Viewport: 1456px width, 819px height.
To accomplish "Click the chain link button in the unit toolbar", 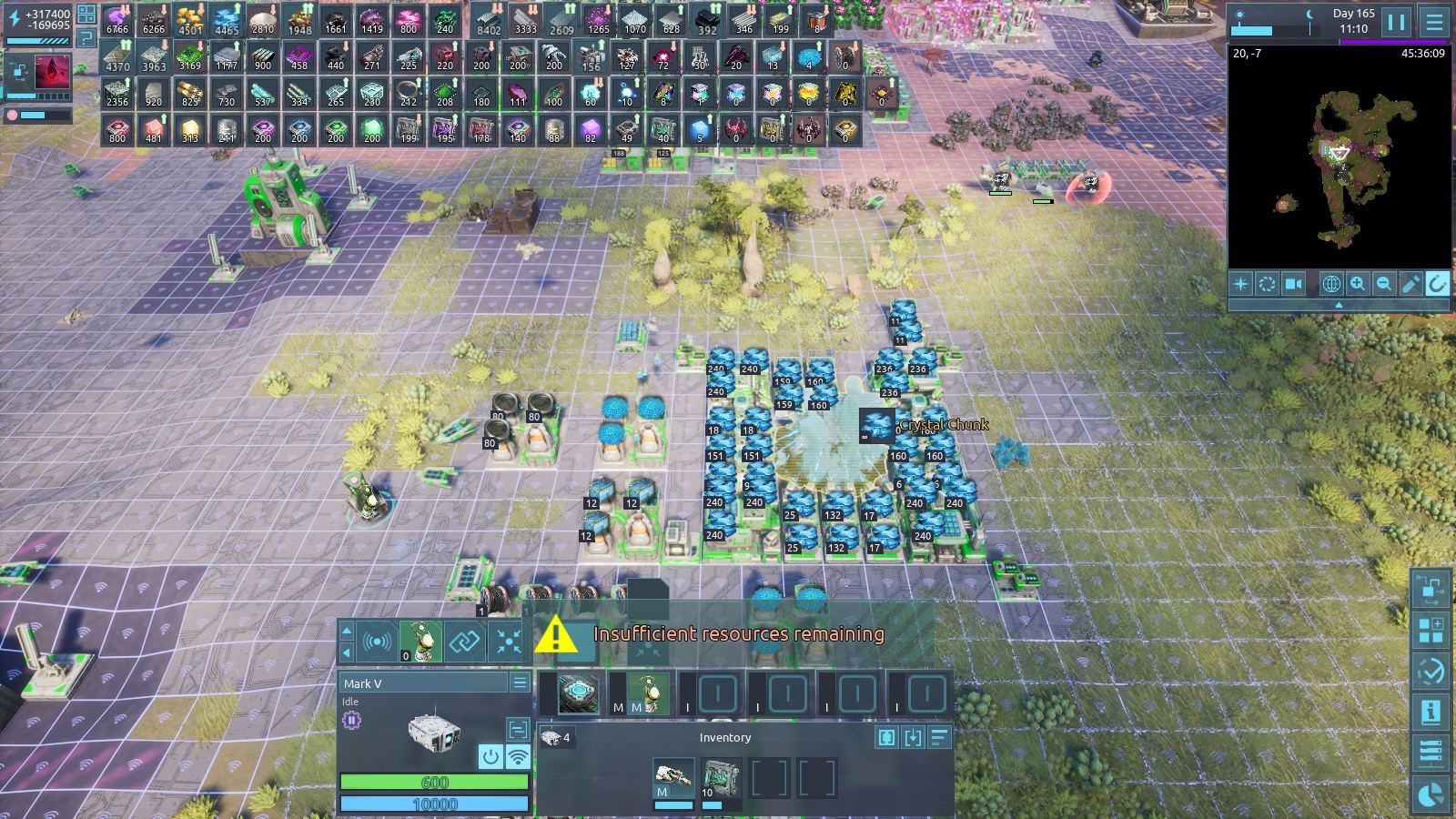I will pos(464,642).
